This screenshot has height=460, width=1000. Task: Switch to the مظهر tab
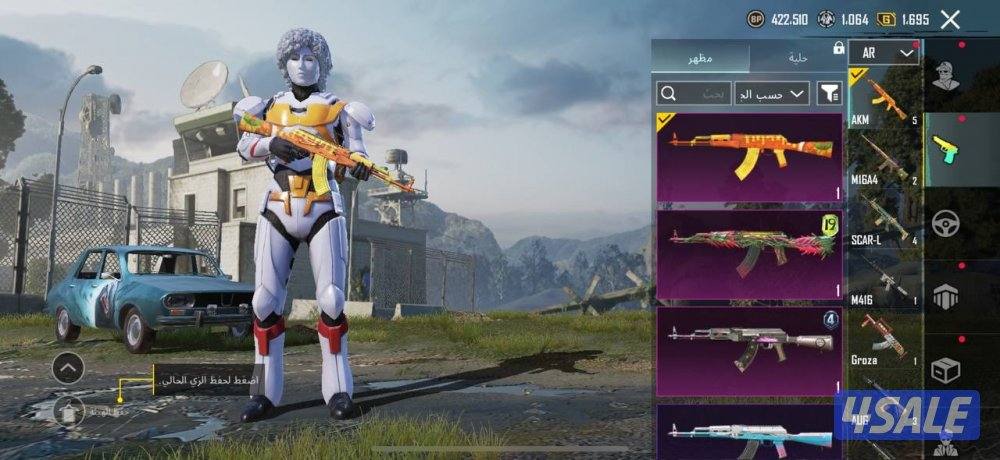click(699, 57)
